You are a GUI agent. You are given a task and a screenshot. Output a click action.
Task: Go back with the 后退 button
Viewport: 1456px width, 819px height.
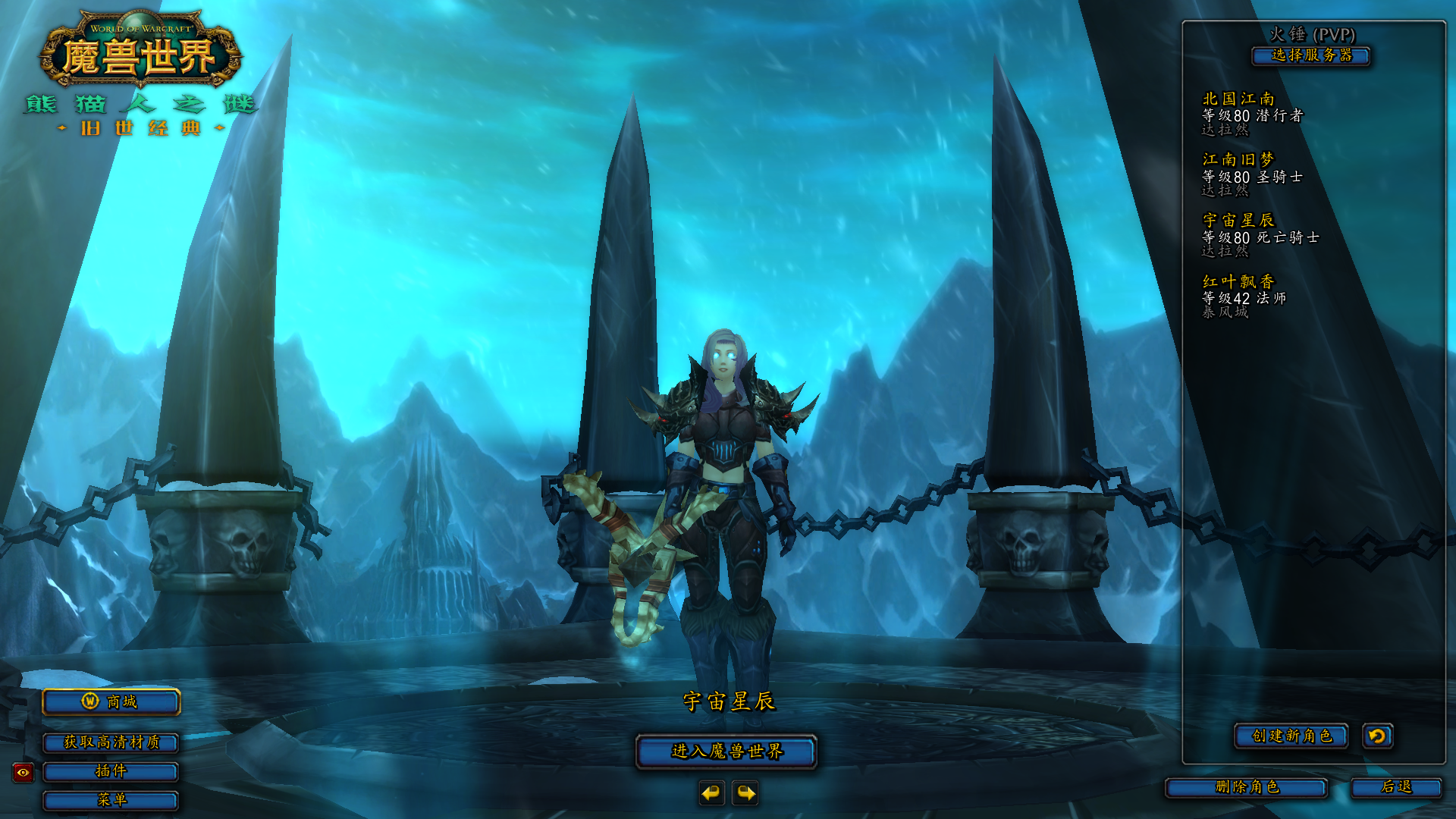(1396, 788)
